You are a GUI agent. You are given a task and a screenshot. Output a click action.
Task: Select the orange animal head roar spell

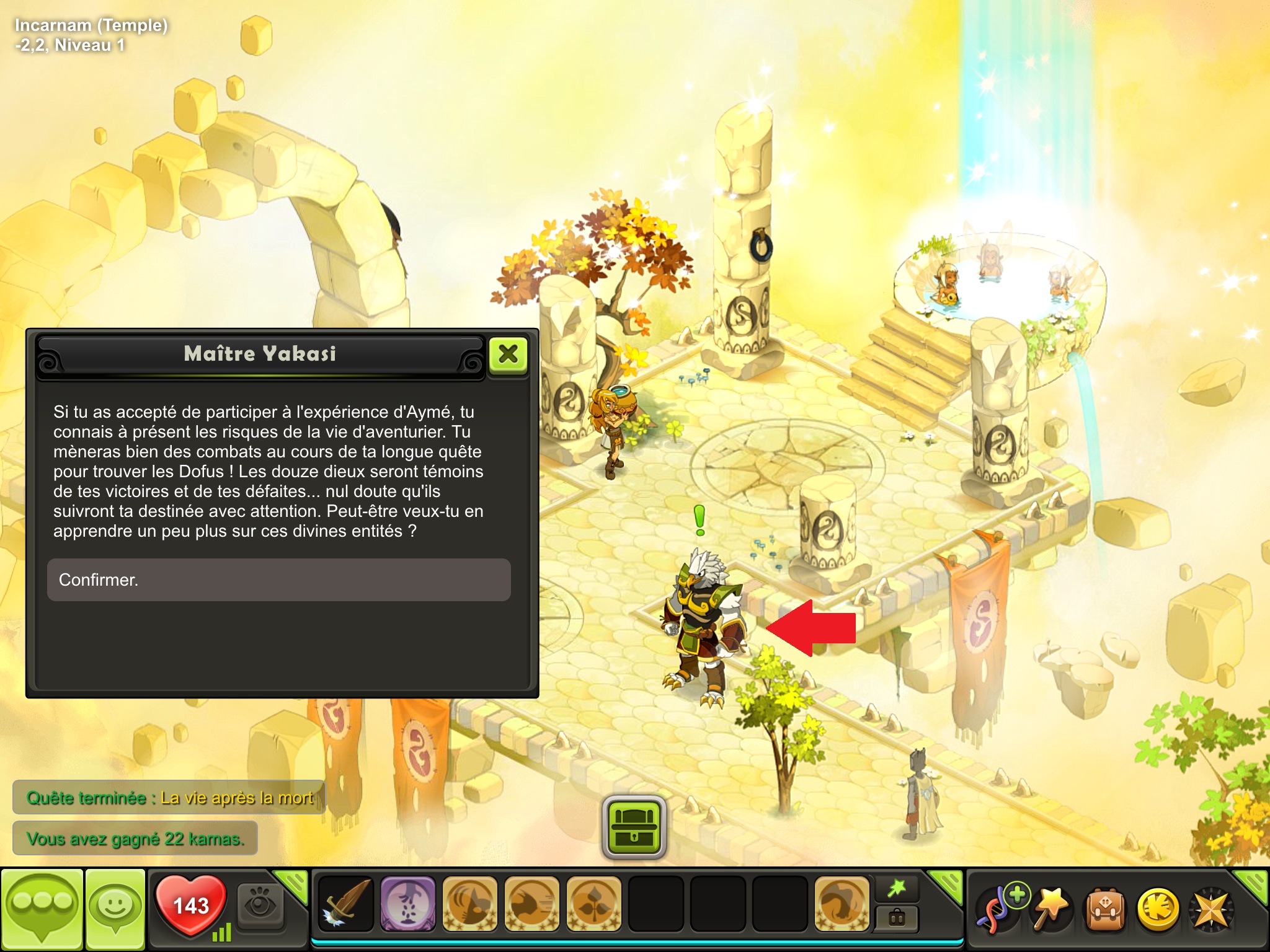469,904
